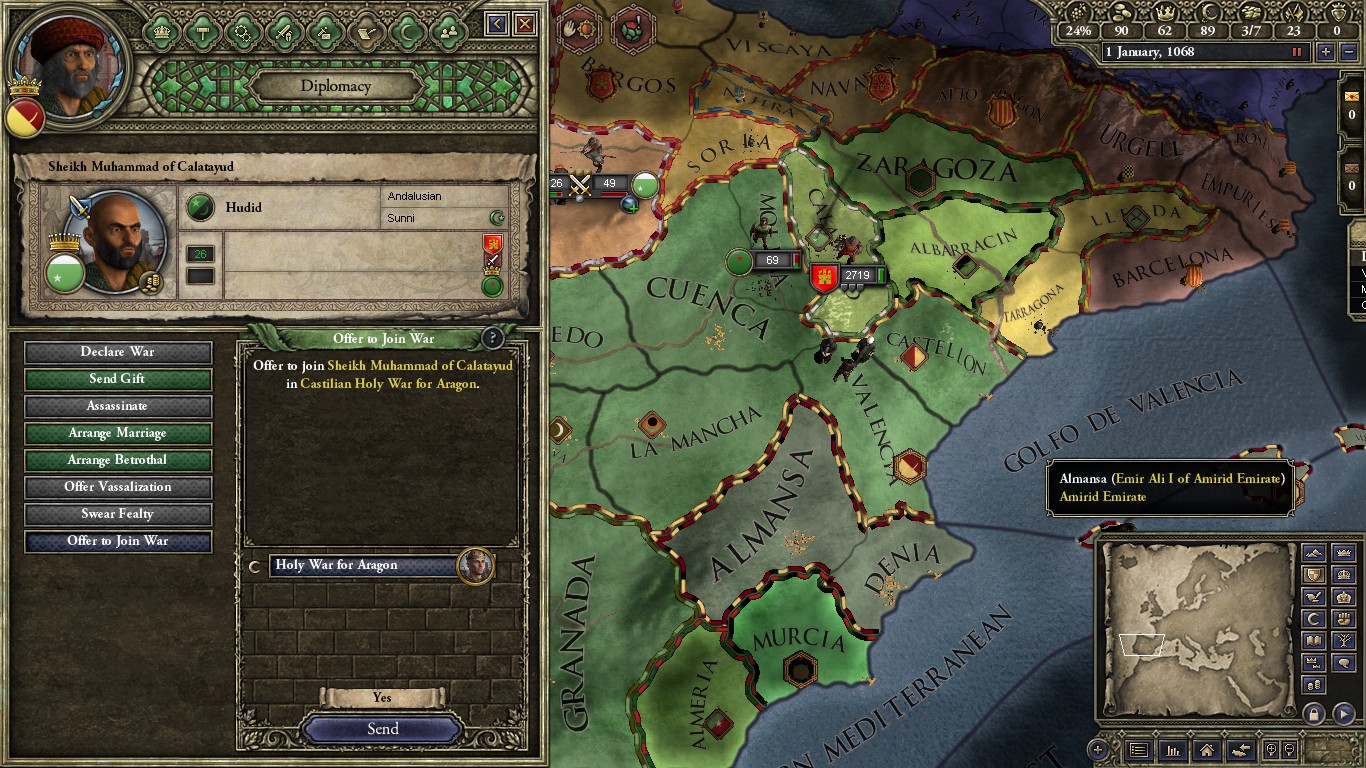Click the Swear Fealty button
The width and height of the screenshot is (1366, 768).
click(x=118, y=514)
